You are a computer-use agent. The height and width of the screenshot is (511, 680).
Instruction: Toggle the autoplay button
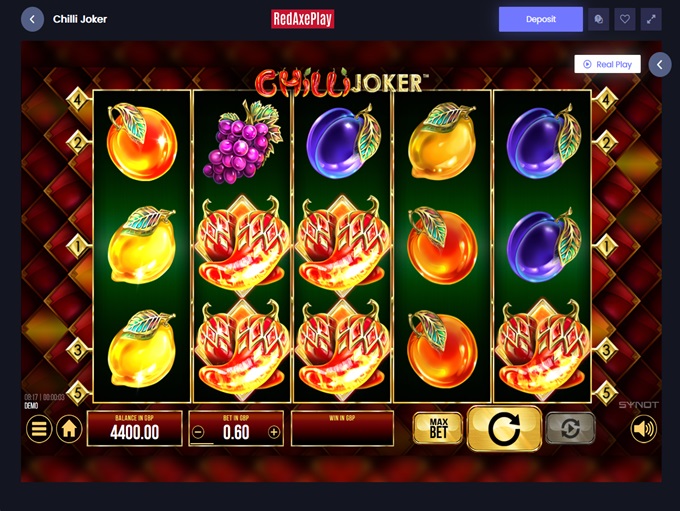(570, 428)
